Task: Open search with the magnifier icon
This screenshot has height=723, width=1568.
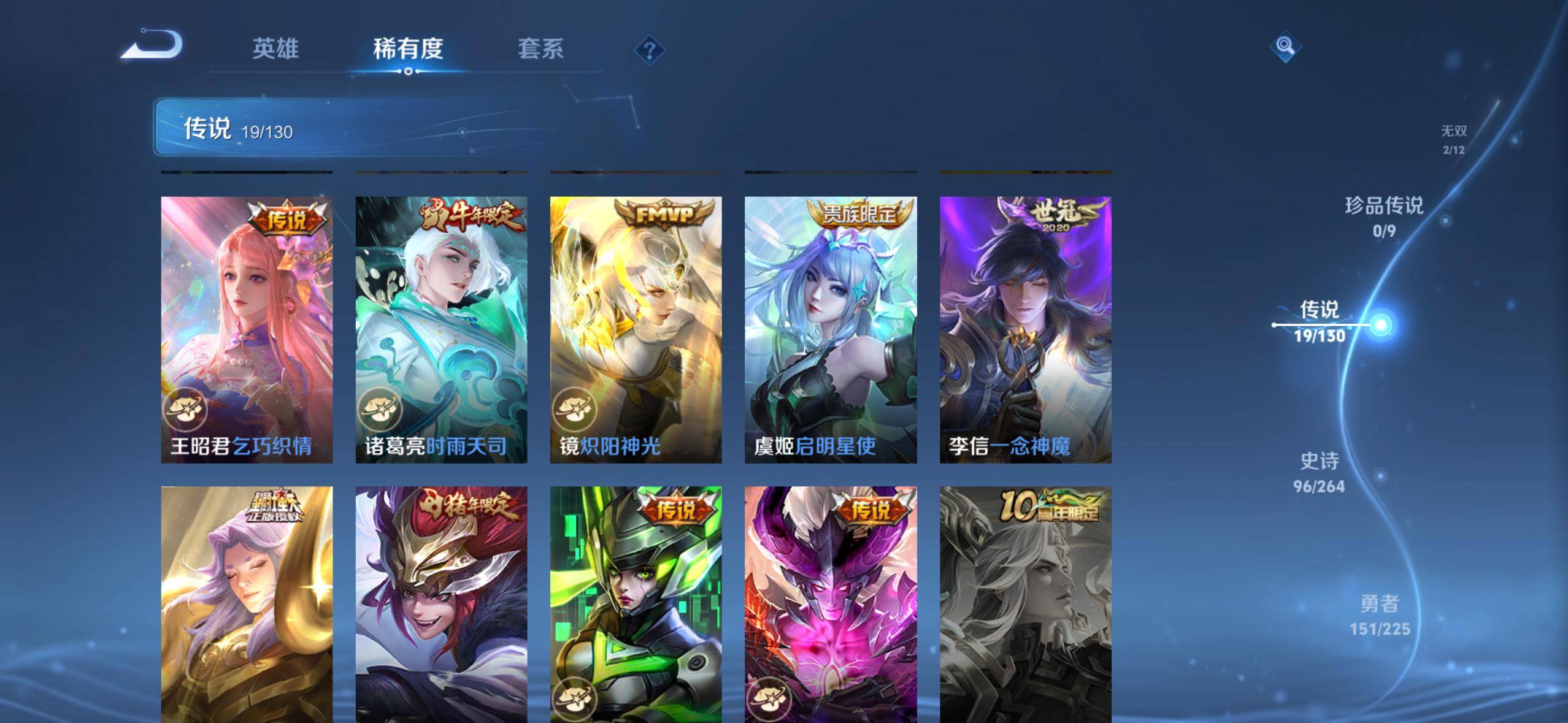Action: (x=1286, y=46)
